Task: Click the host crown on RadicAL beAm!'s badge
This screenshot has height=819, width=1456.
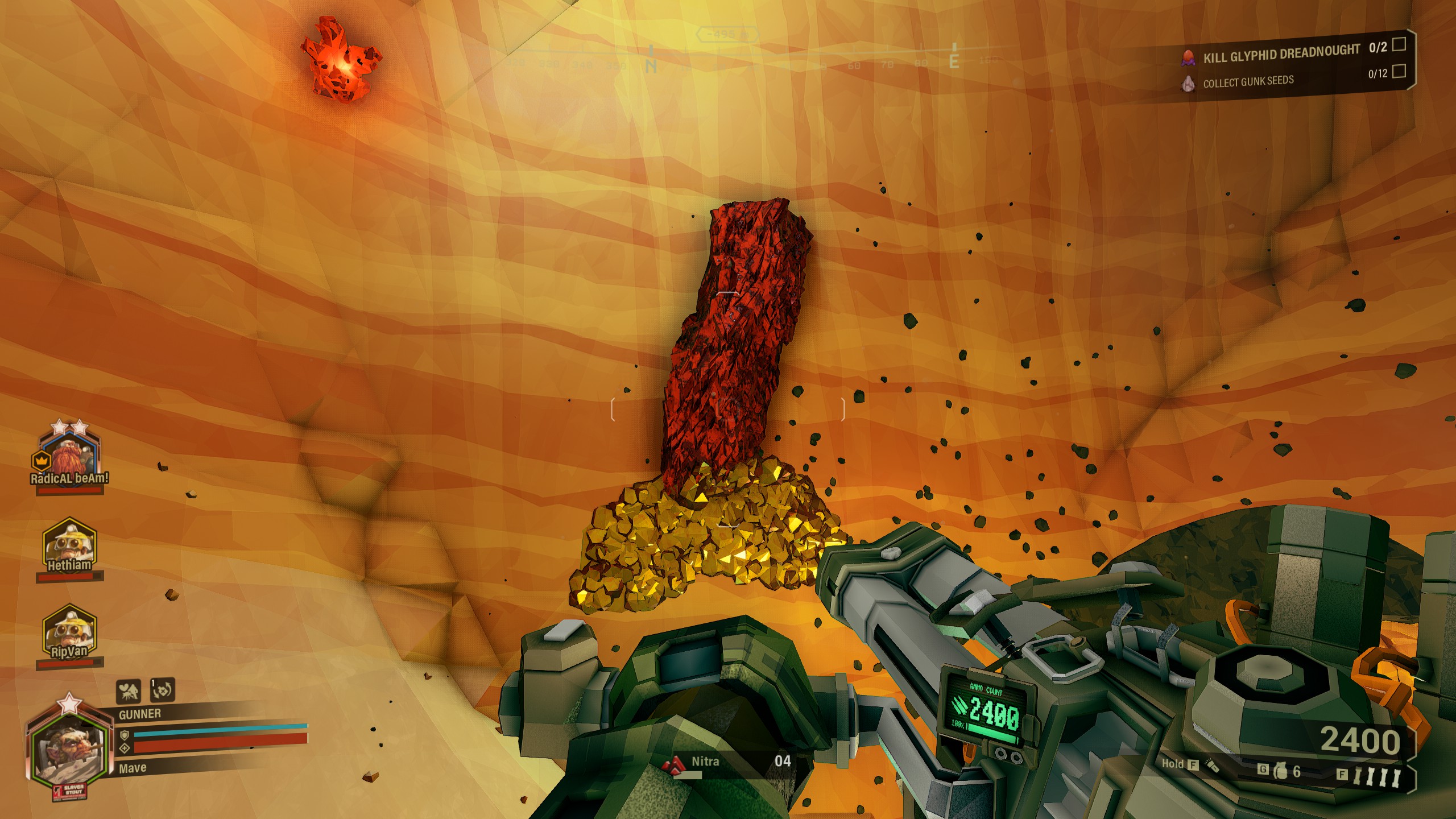Action: [x=41, y=461]
